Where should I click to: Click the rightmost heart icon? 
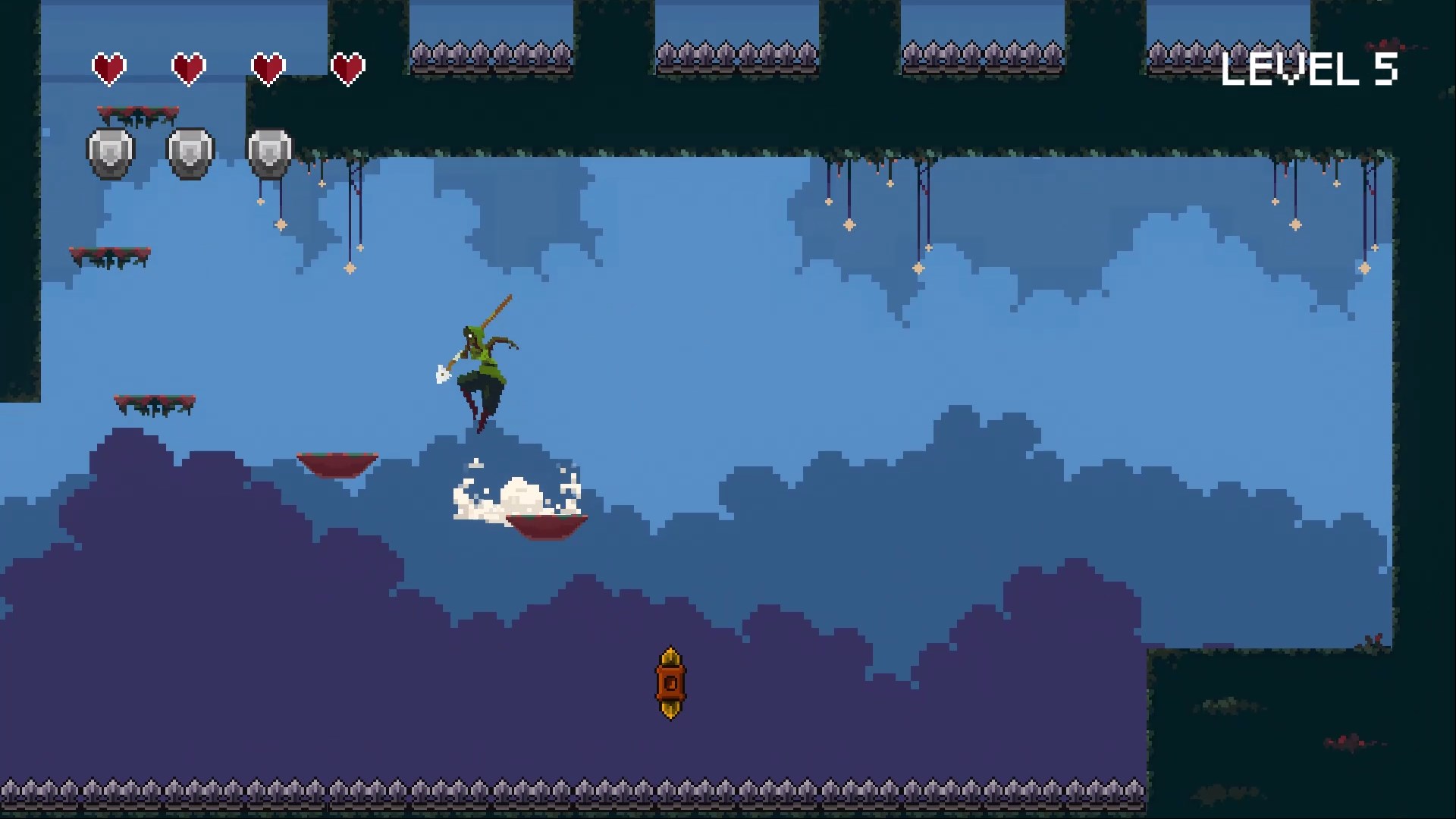(x=350, y=67)
